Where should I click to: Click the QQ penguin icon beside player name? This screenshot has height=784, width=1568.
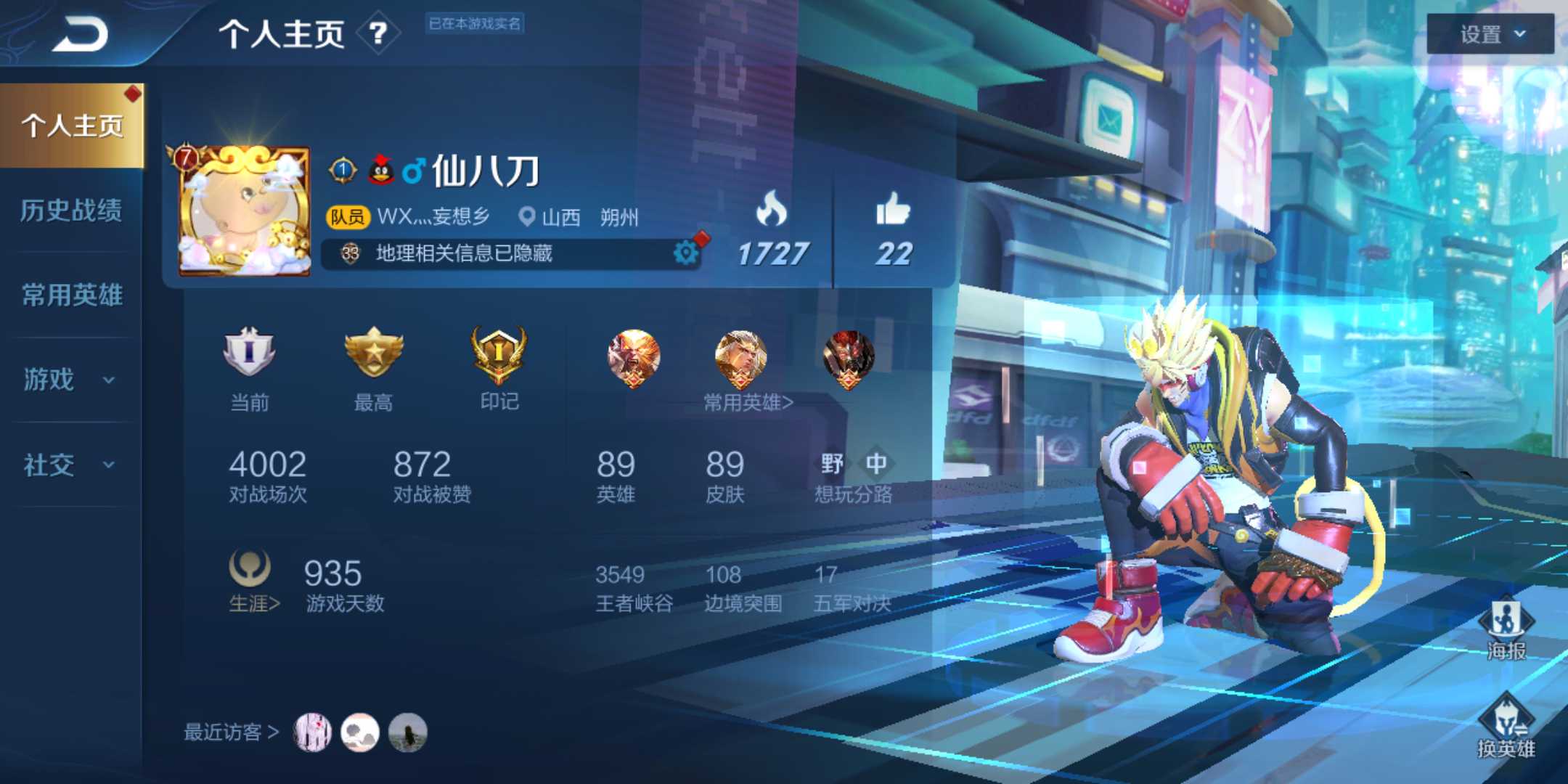[x=380, y=167]
